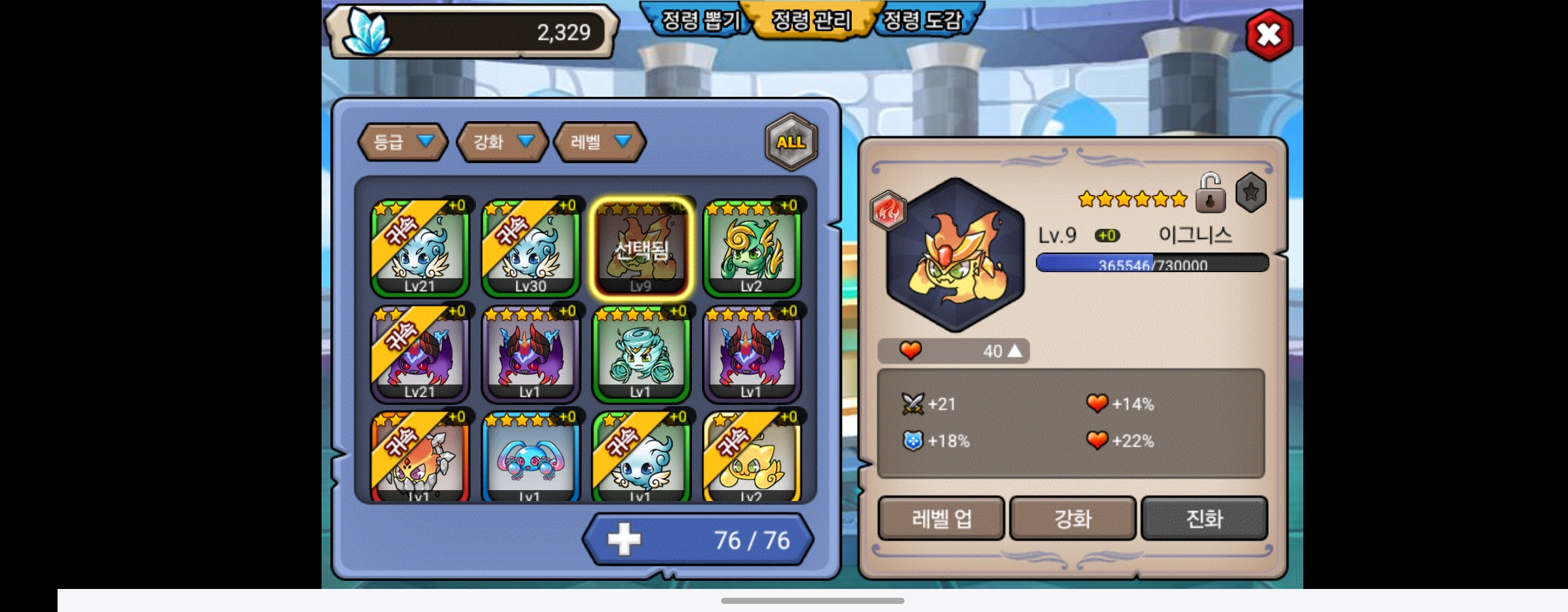
Task: Pick the teal wind spirit Lv1
Action: [x=640, y=353]
